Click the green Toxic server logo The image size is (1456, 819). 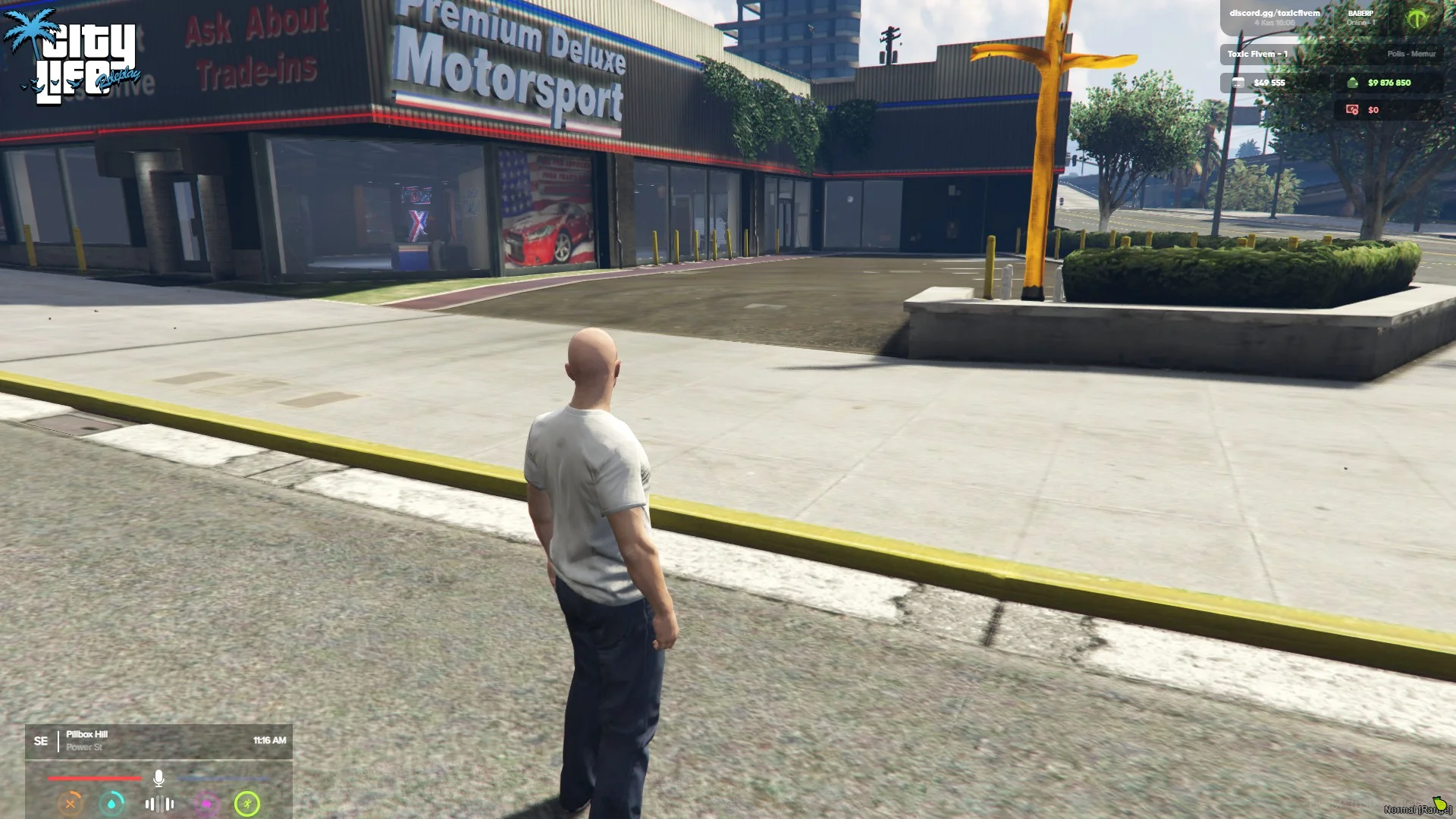tap(1417, 18)
